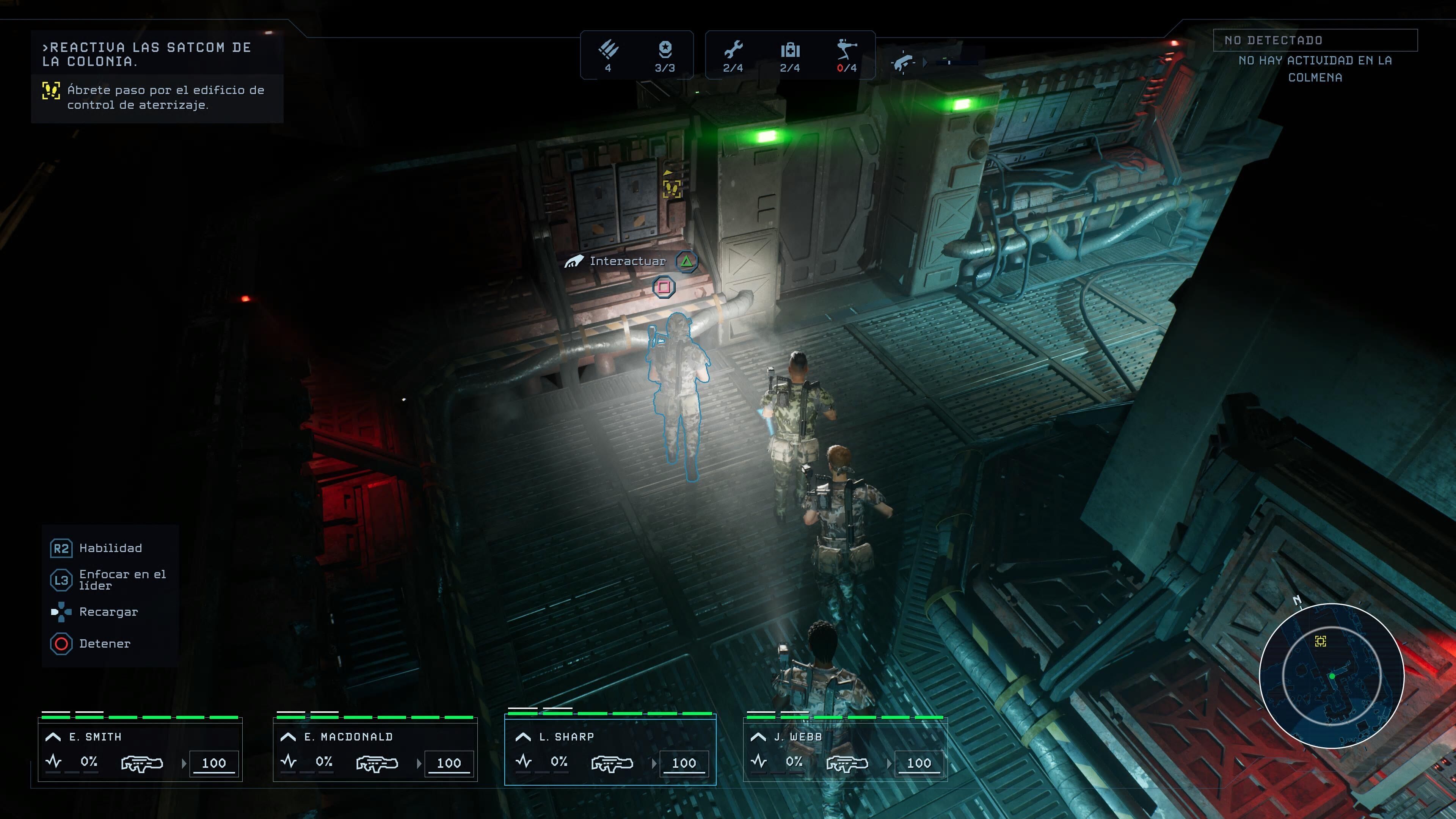Click the command points star icon

[x=665, y=50]
